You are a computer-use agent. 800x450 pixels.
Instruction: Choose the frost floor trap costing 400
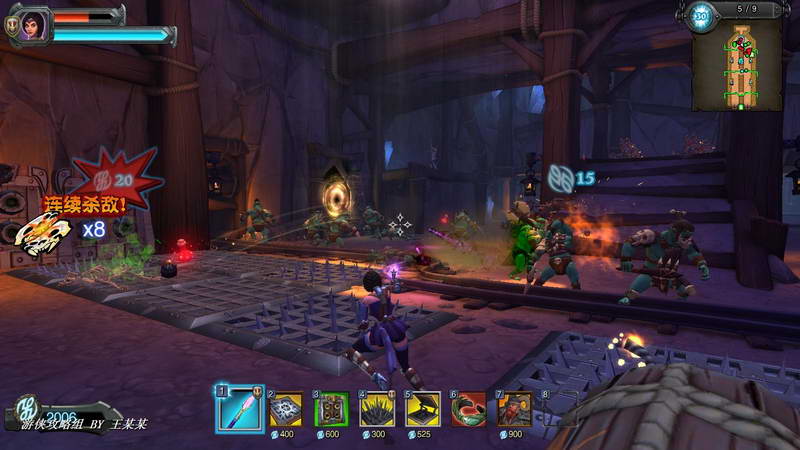click(286, 408)
